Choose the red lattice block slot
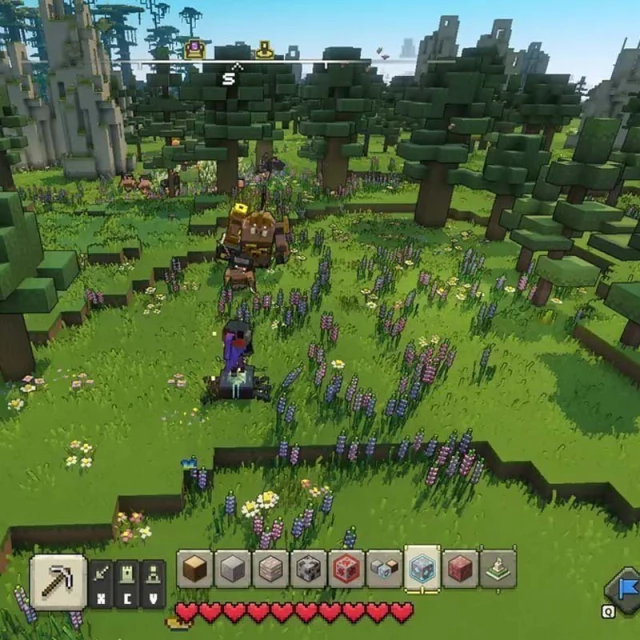This screenshot has width=640, height=640. pyautogui.click(x=346, y=569)
